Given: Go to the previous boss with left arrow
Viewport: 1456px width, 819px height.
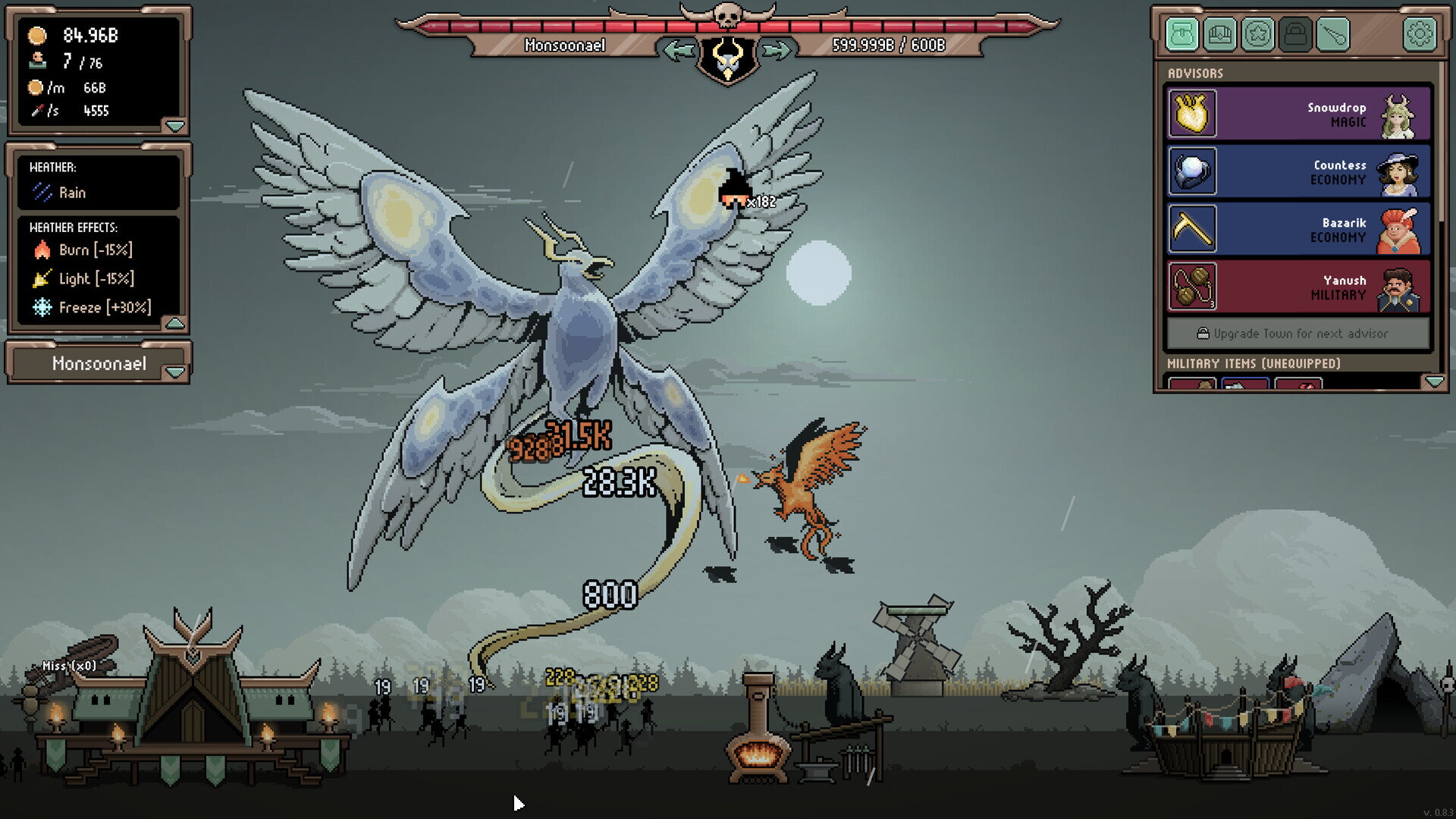Looking at the screenshot, I should click(x=678, y=51).
